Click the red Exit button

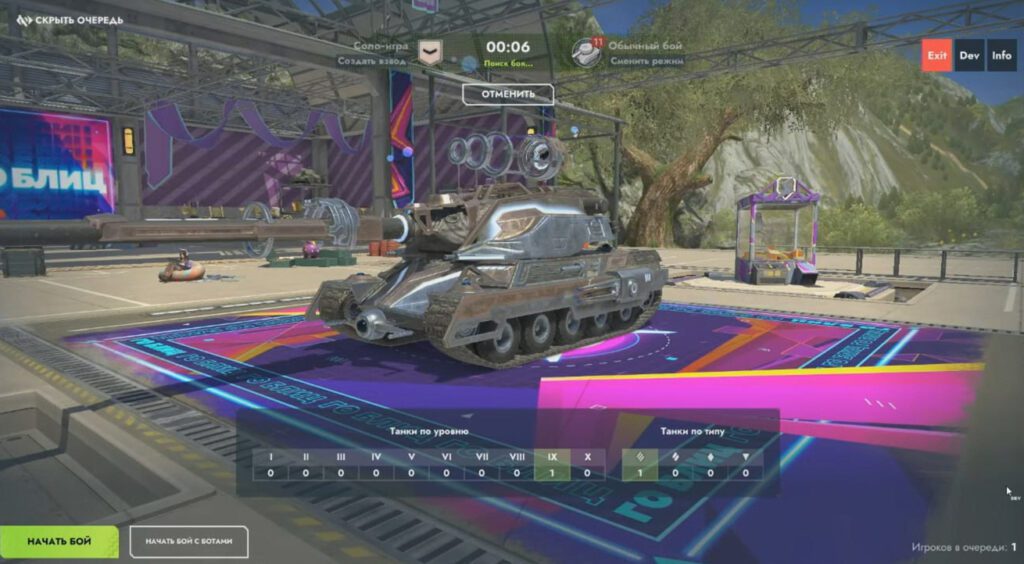coord(936,55)
